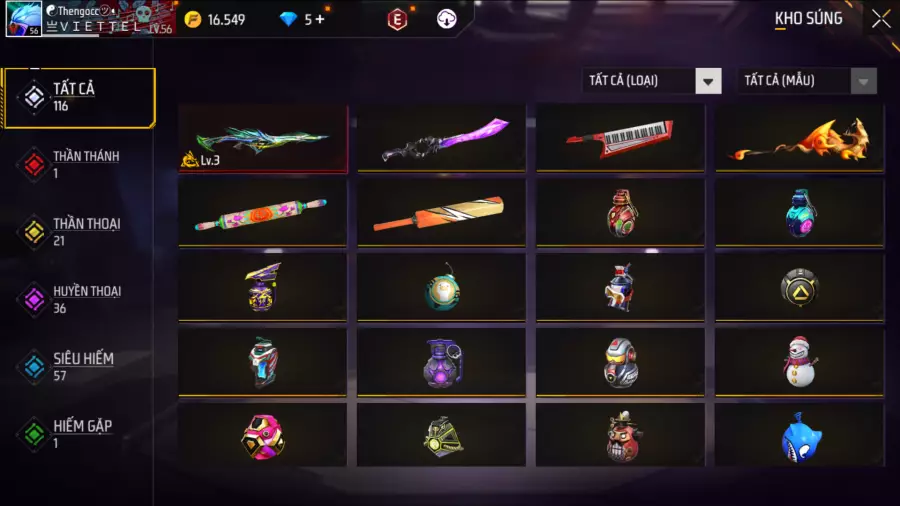Close the Kho Súng screen
Screen dimensions: 900x506
pos(880,18)
